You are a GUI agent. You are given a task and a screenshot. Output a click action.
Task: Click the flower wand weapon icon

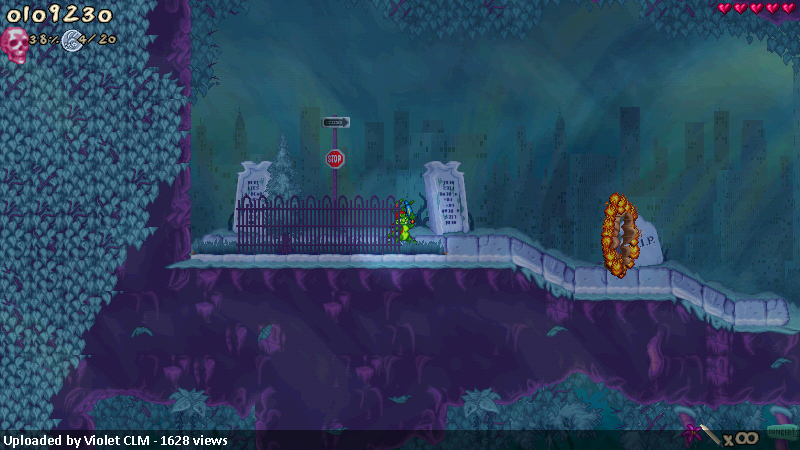tap(699, 435)
